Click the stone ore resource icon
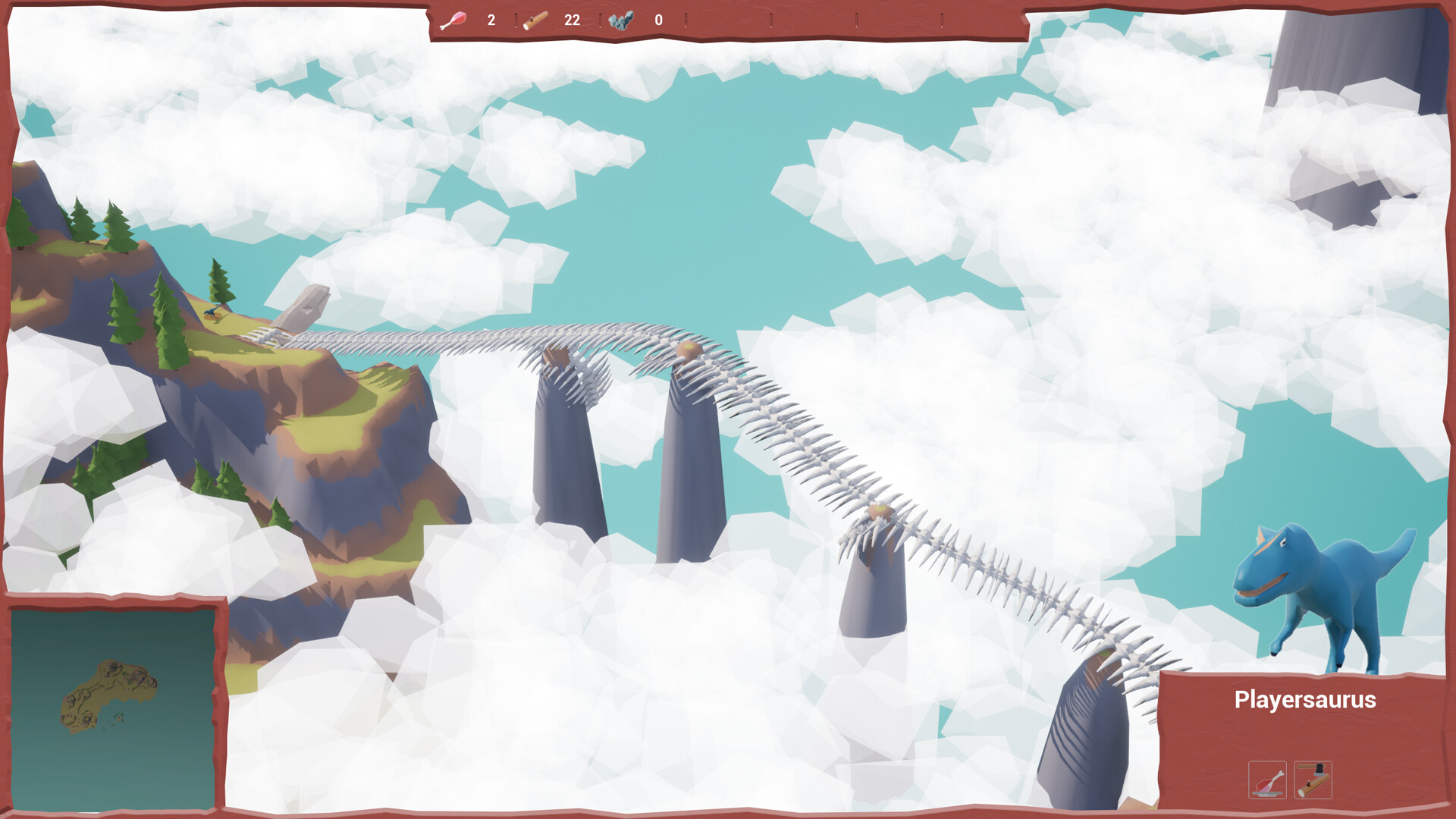 point(620,20)
